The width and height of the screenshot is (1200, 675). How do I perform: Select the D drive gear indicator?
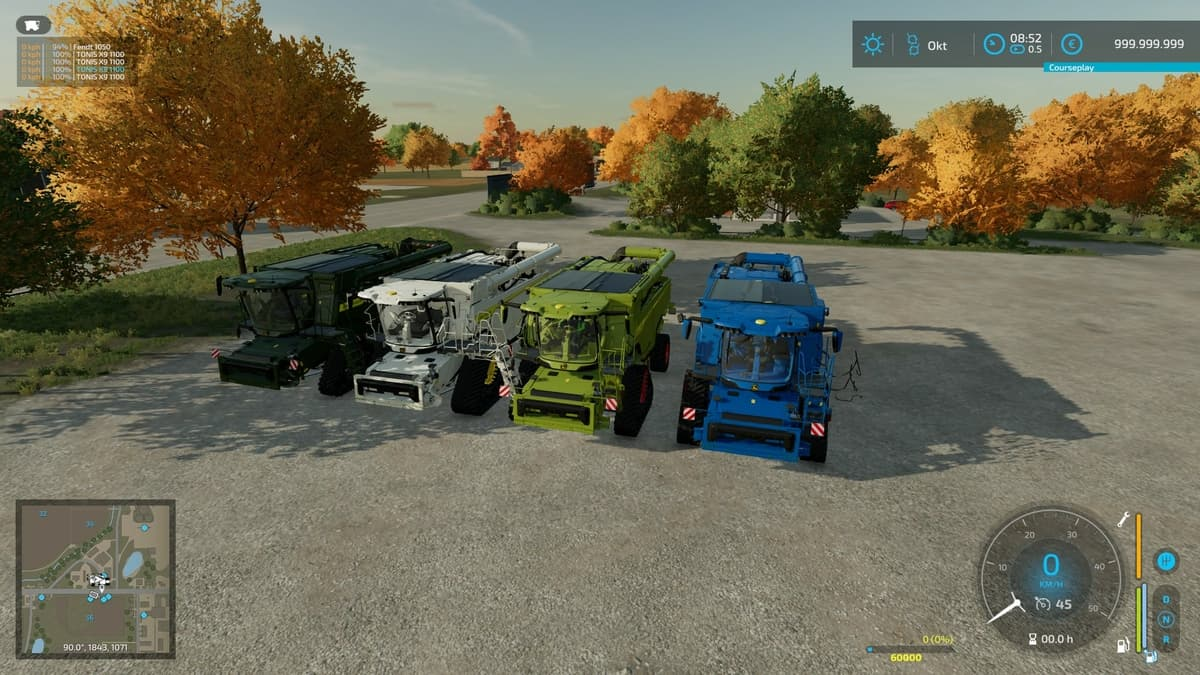[x=1165, y=599]
